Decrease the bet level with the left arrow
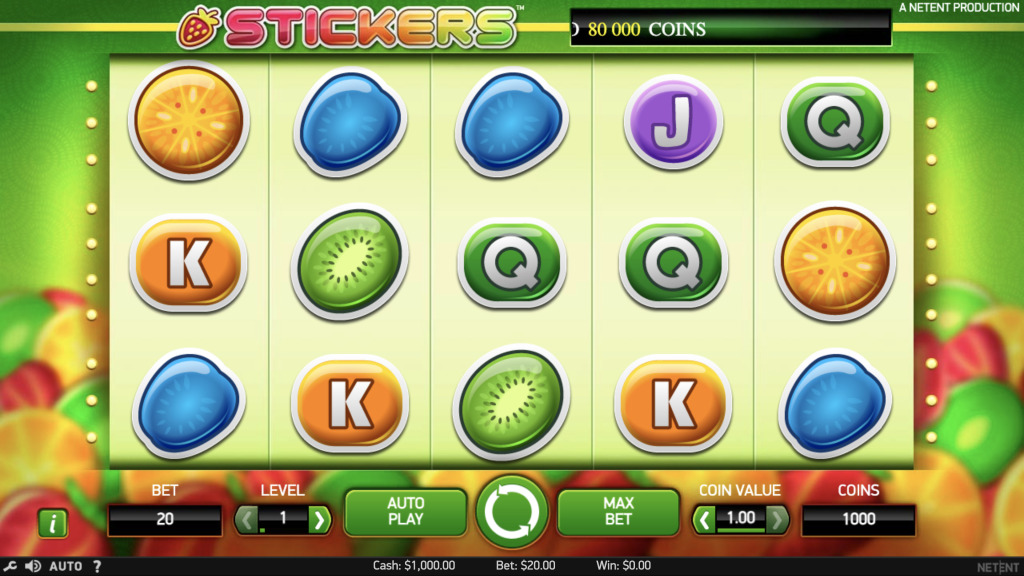Image resolution: width=1024 pixels, height=576 pixels. pos(246,519)
